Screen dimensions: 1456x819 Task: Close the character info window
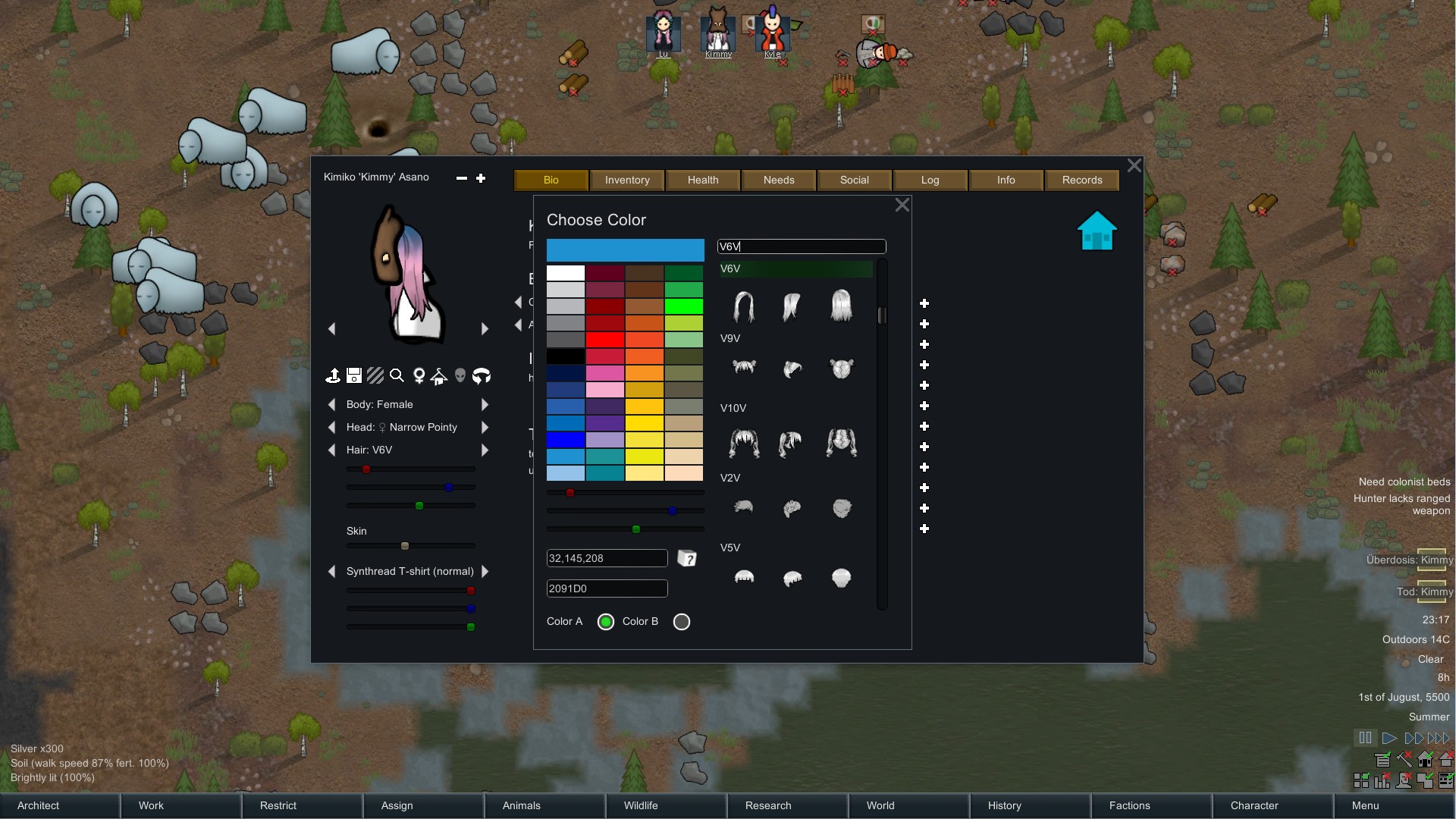(1134, 165)
